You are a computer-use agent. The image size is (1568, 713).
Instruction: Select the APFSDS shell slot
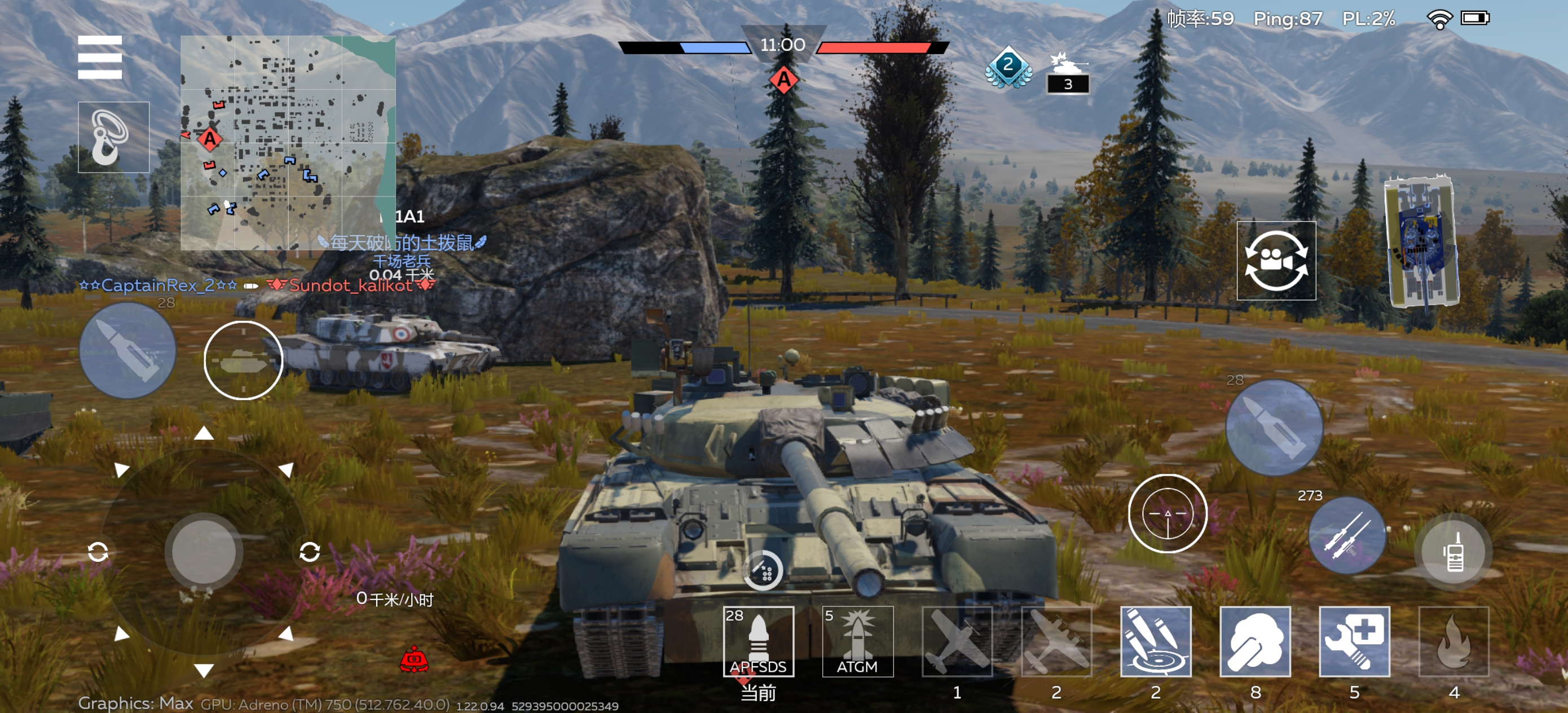(x=759, y=641)
